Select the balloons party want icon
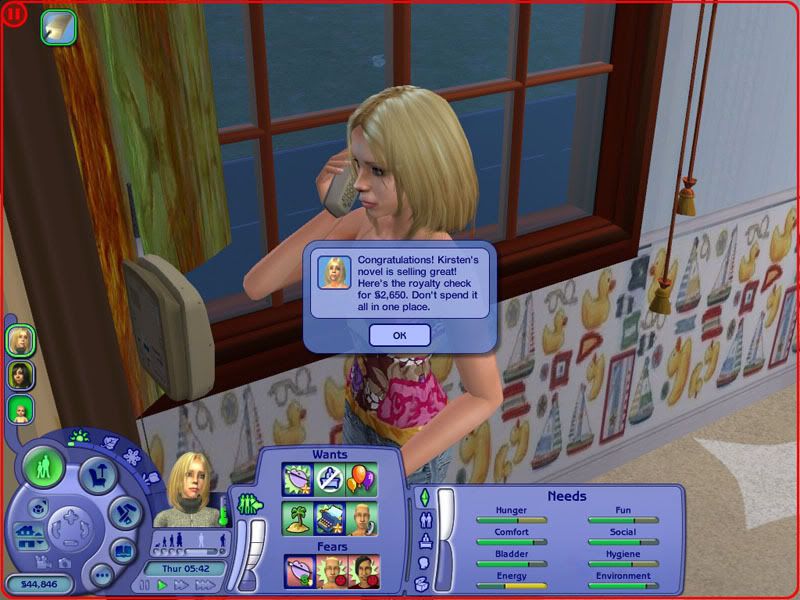The height and width of the screenshot is (600, 800). (x=362, y=479)
